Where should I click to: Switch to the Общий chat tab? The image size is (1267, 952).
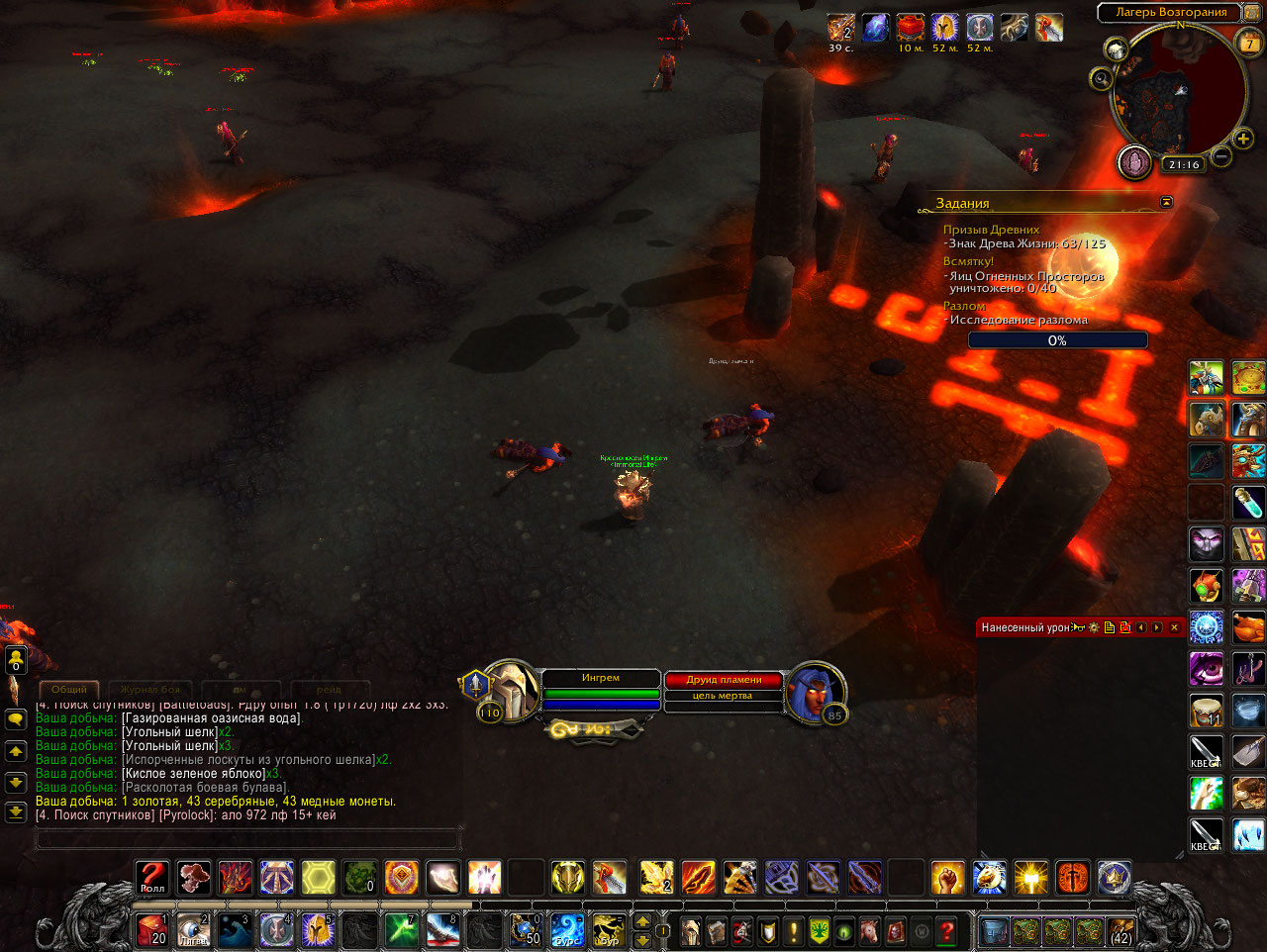69,689
